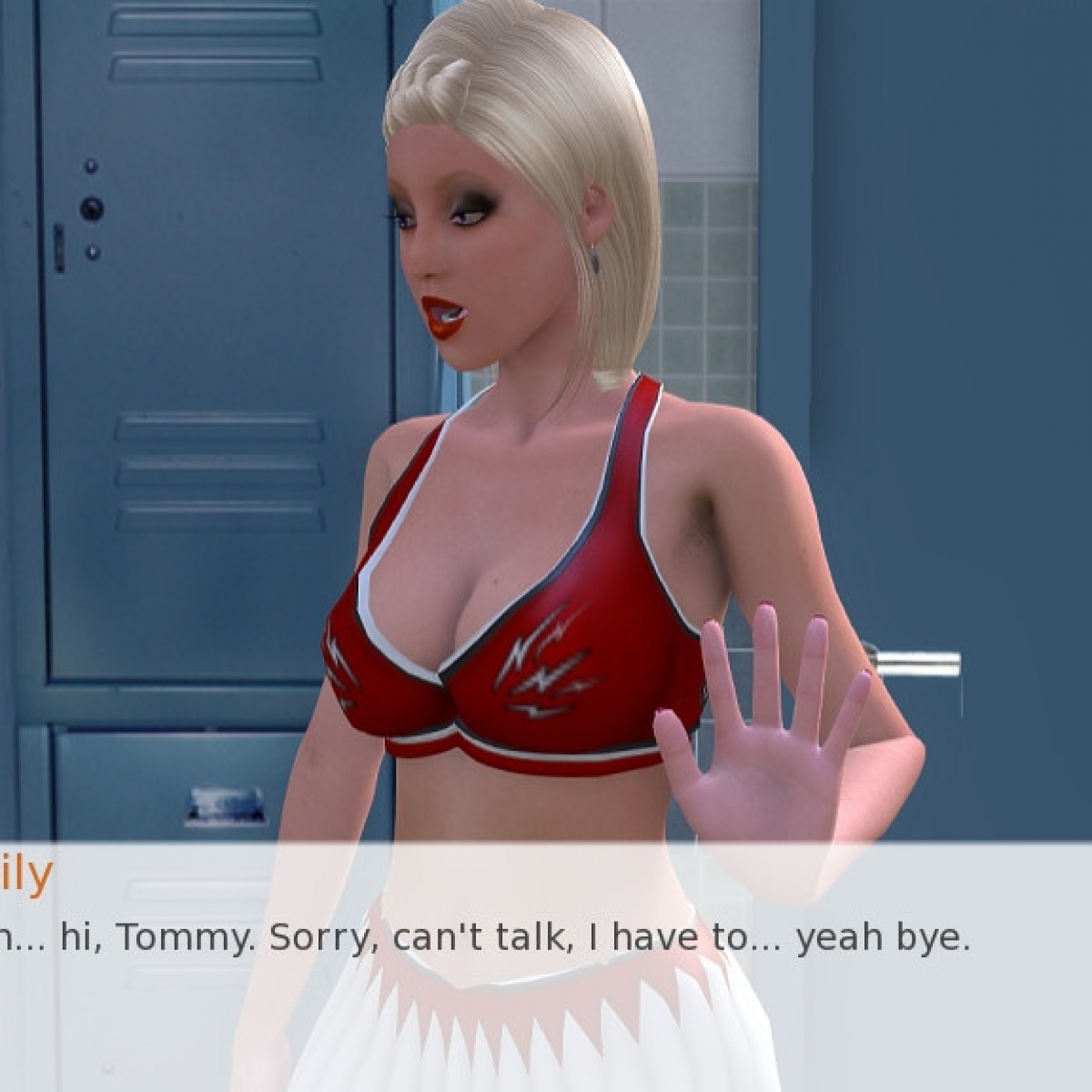Click the dialogue text box to continue
The image size is (1092, 1092).
coord(546,965)
